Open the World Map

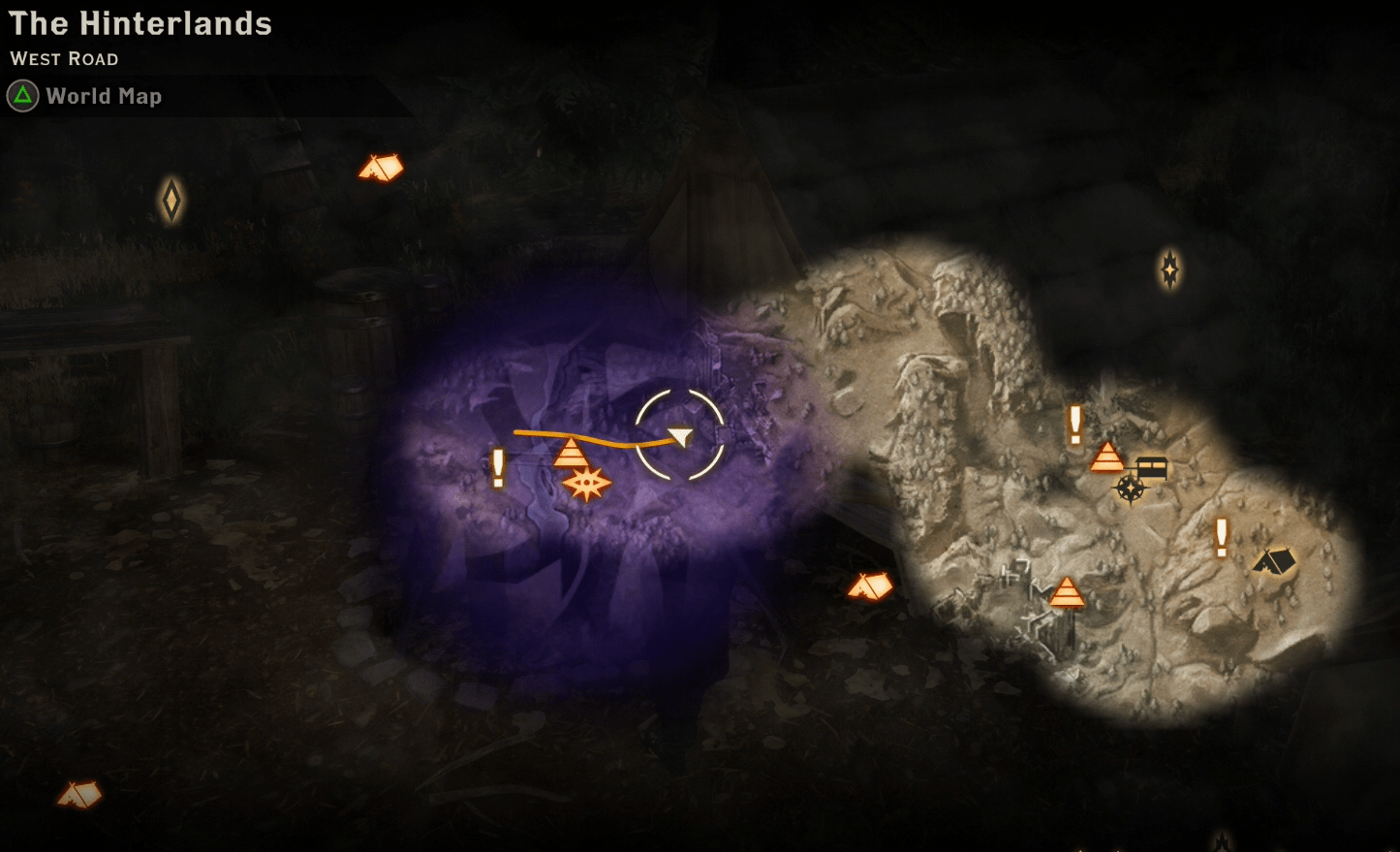pos(105,96)
